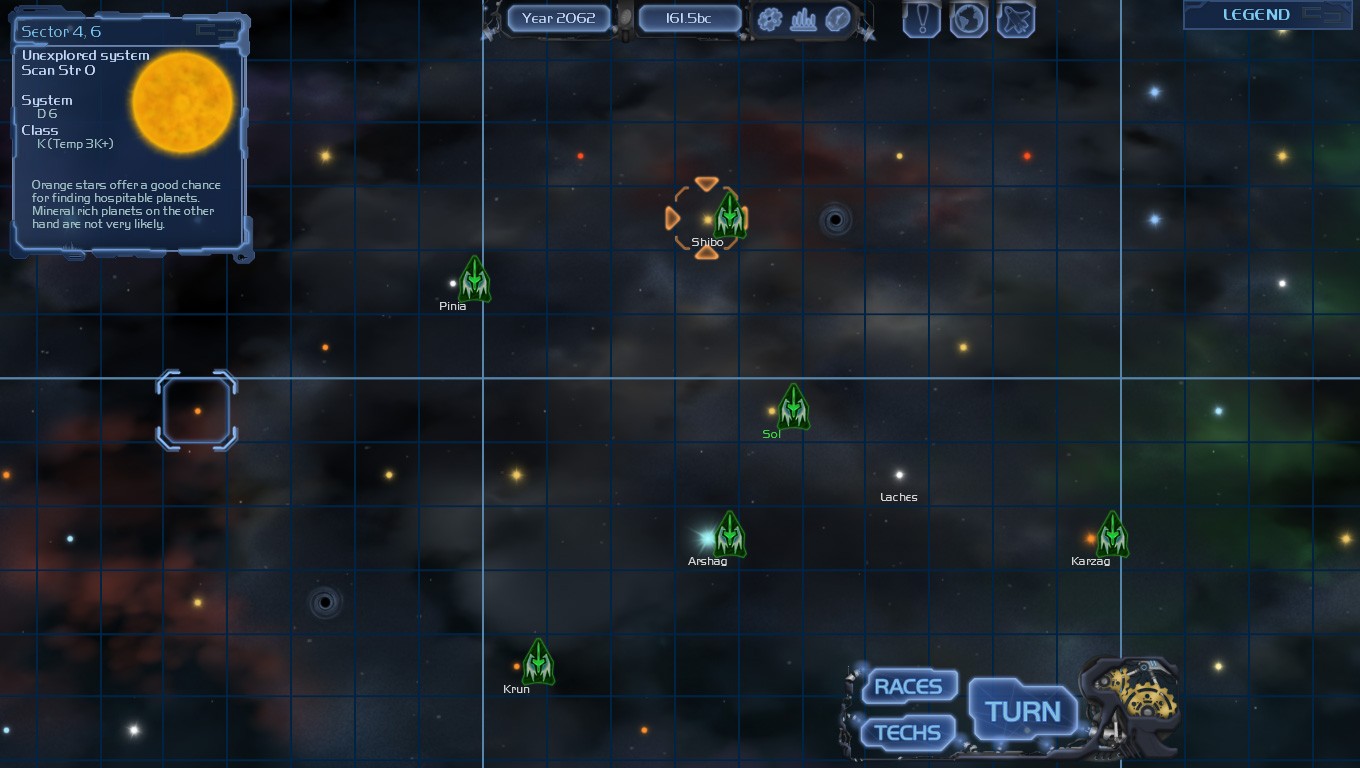The width and height of the screenshot is (1360, 768).
Task: Select the Laches star system
Action: (899, 475)
